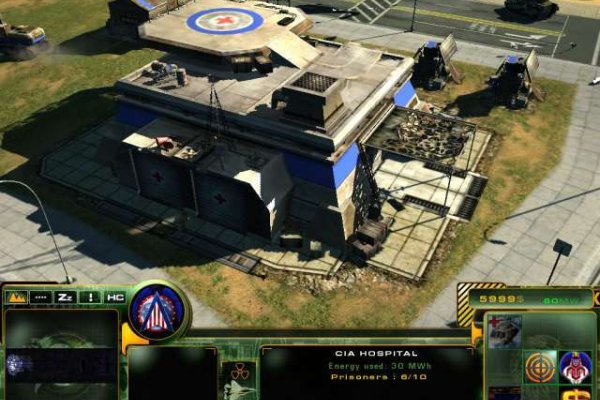Image resolution: width=600 pixels, height=400 pixels.
Task: Build the medical helicopter unit
Action: pyautogui.click(x=506, y=331)
